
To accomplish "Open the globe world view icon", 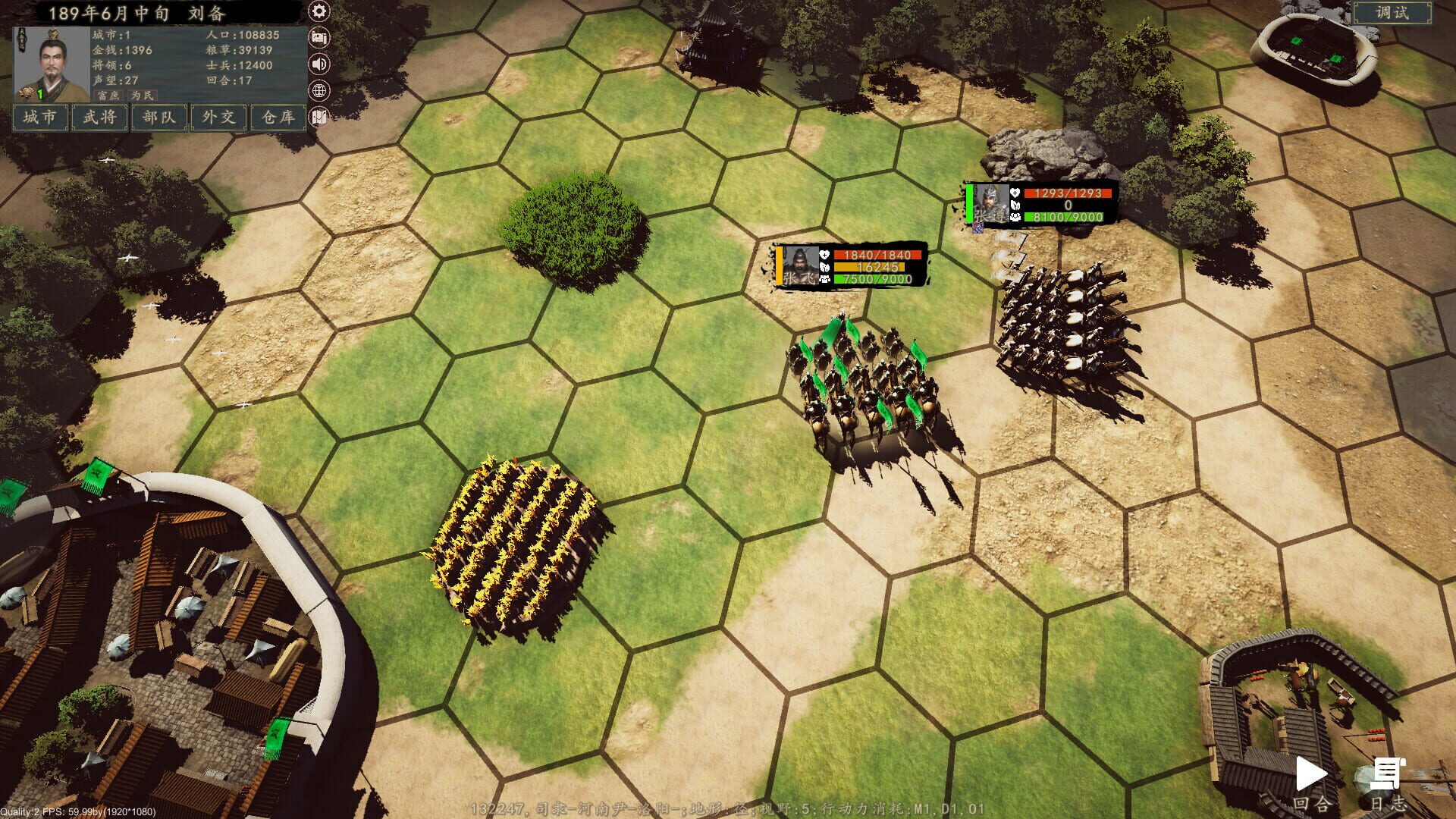I will (318, 92).
